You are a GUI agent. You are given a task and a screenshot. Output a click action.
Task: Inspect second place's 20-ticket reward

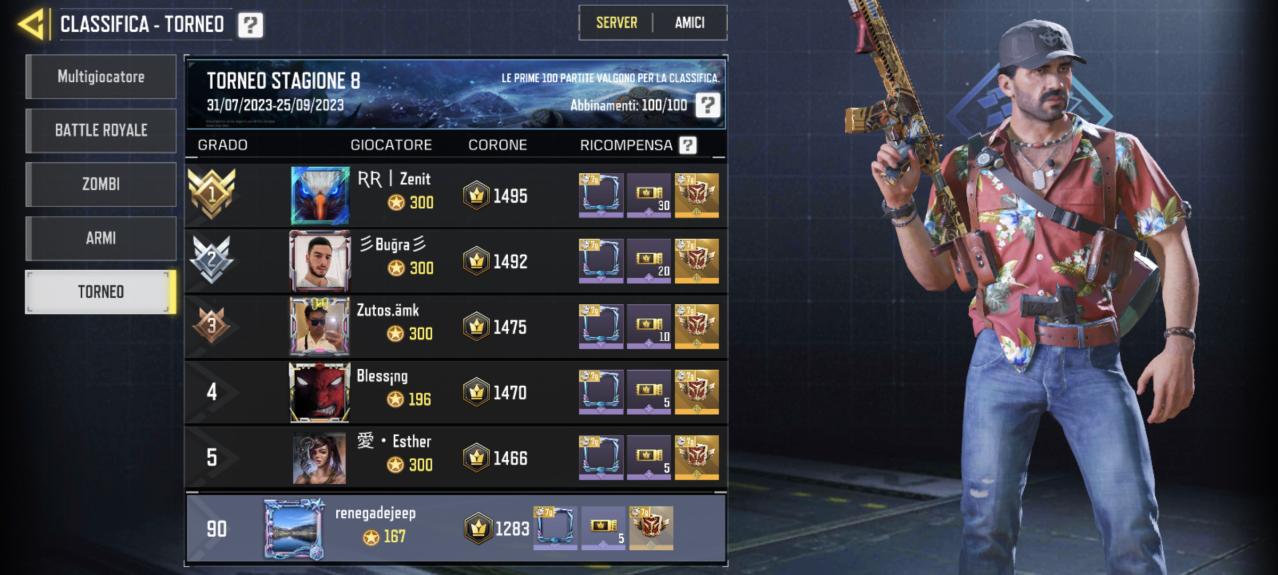(x=649, y=261)
